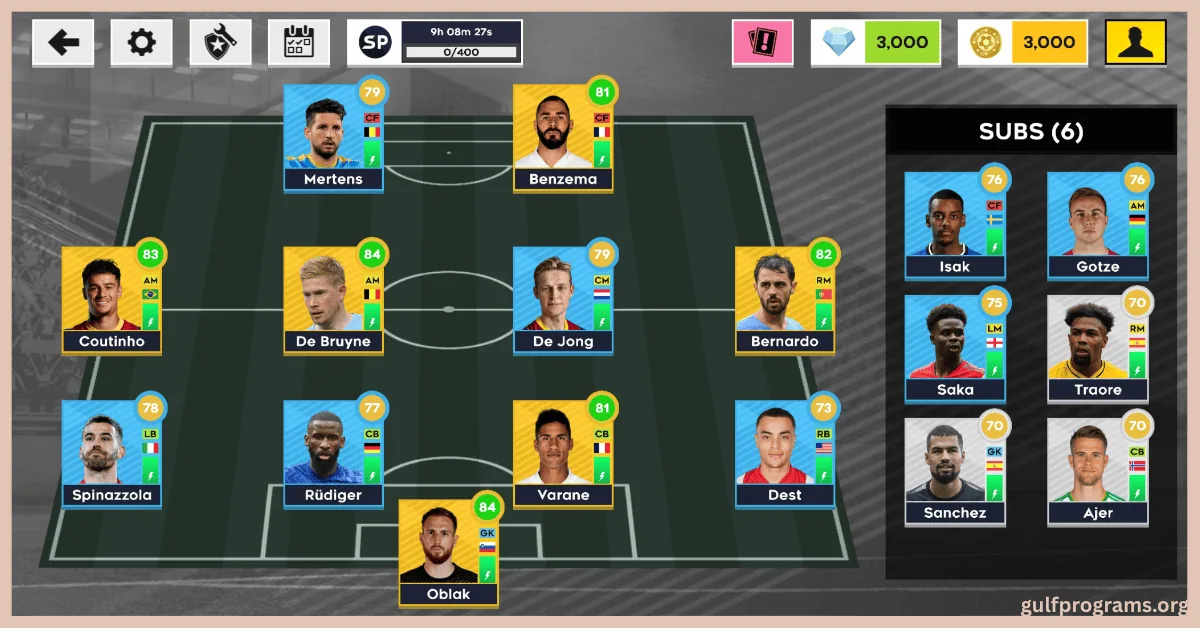1200x628 pixels.
Task: Open the team badge customization button
Action: point(220,43)
